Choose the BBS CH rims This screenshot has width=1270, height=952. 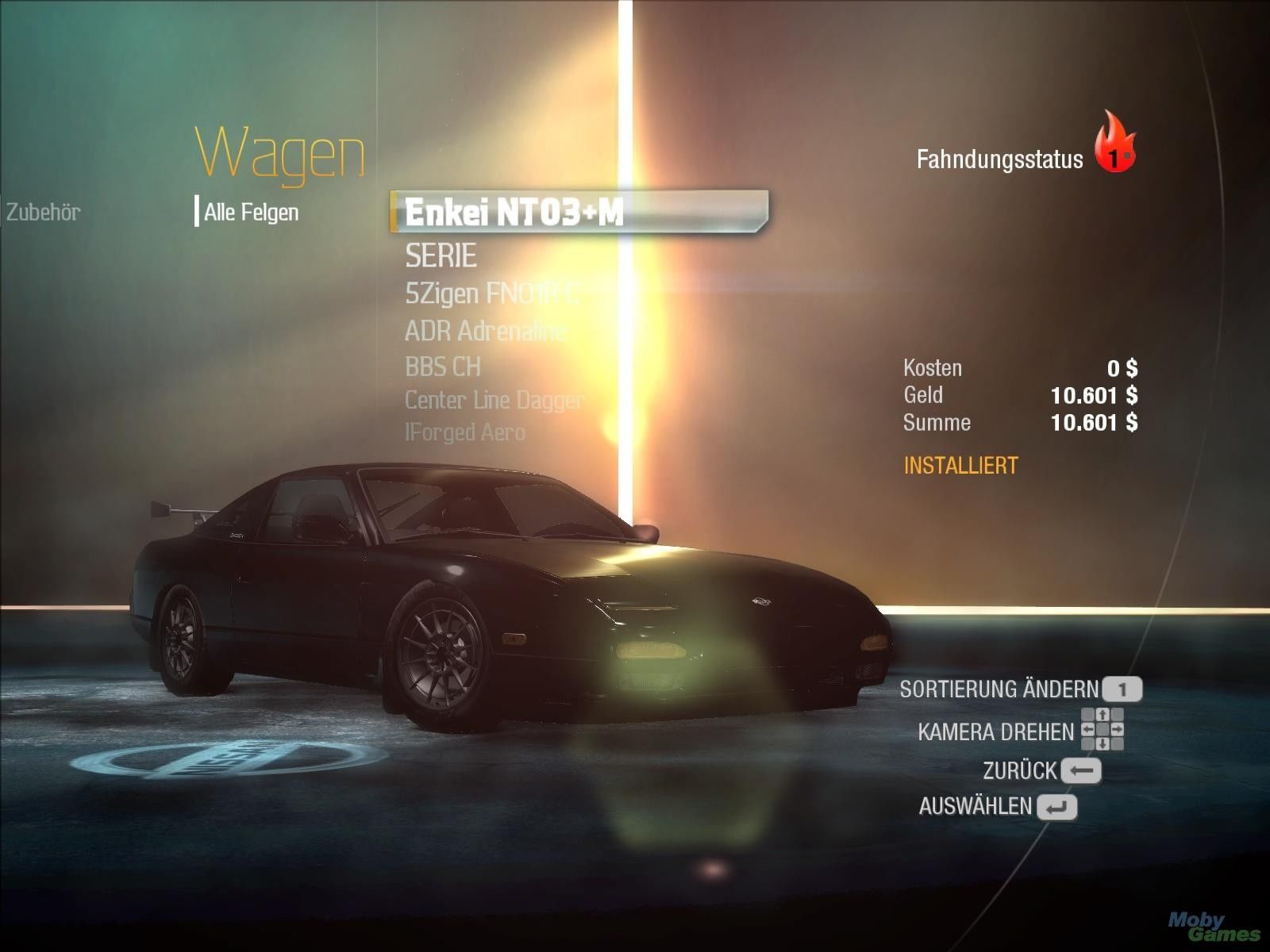[442, 367]
